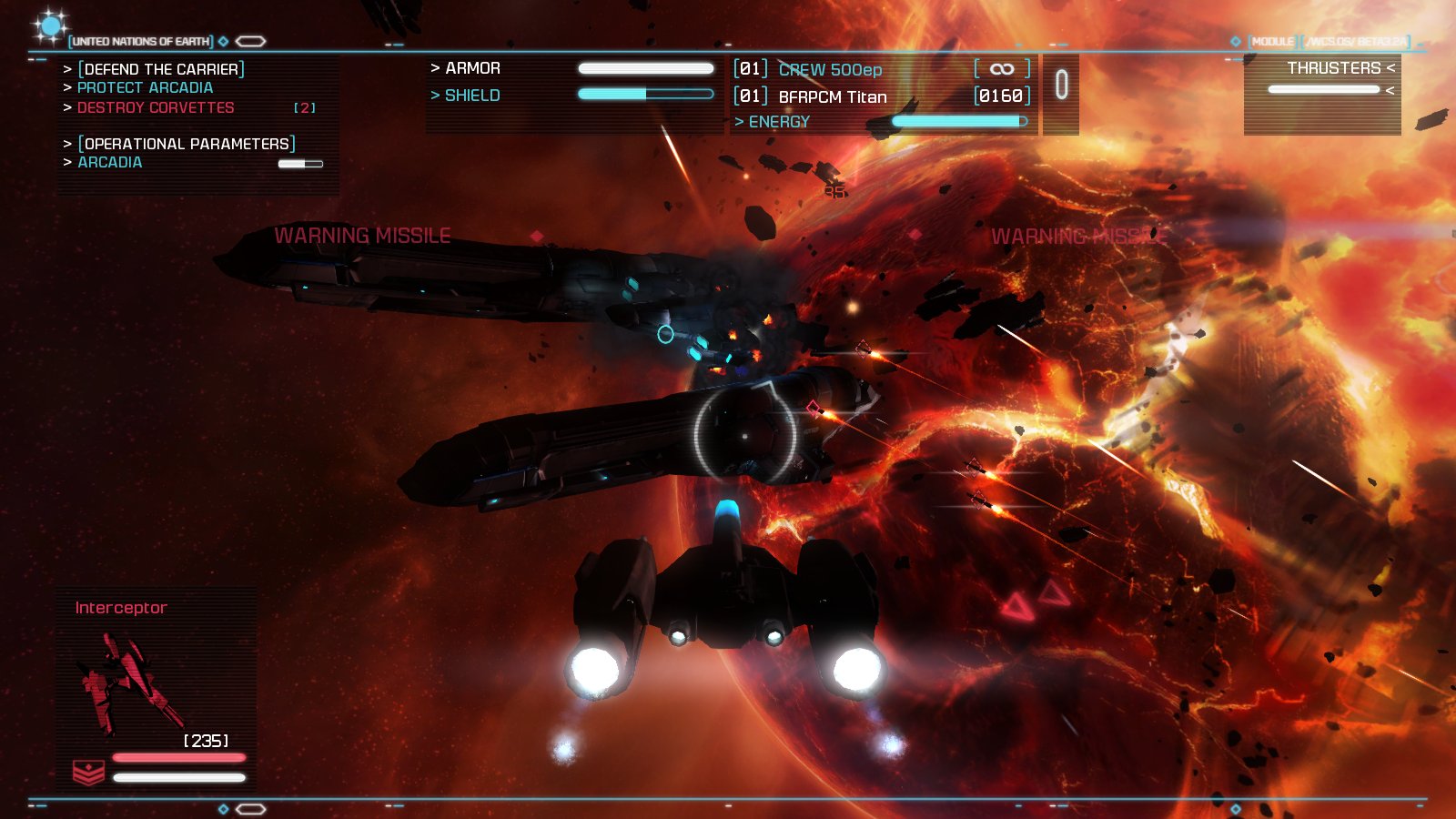
Task: Click the red rank chevron icon
Action: [x=88, y=772]
